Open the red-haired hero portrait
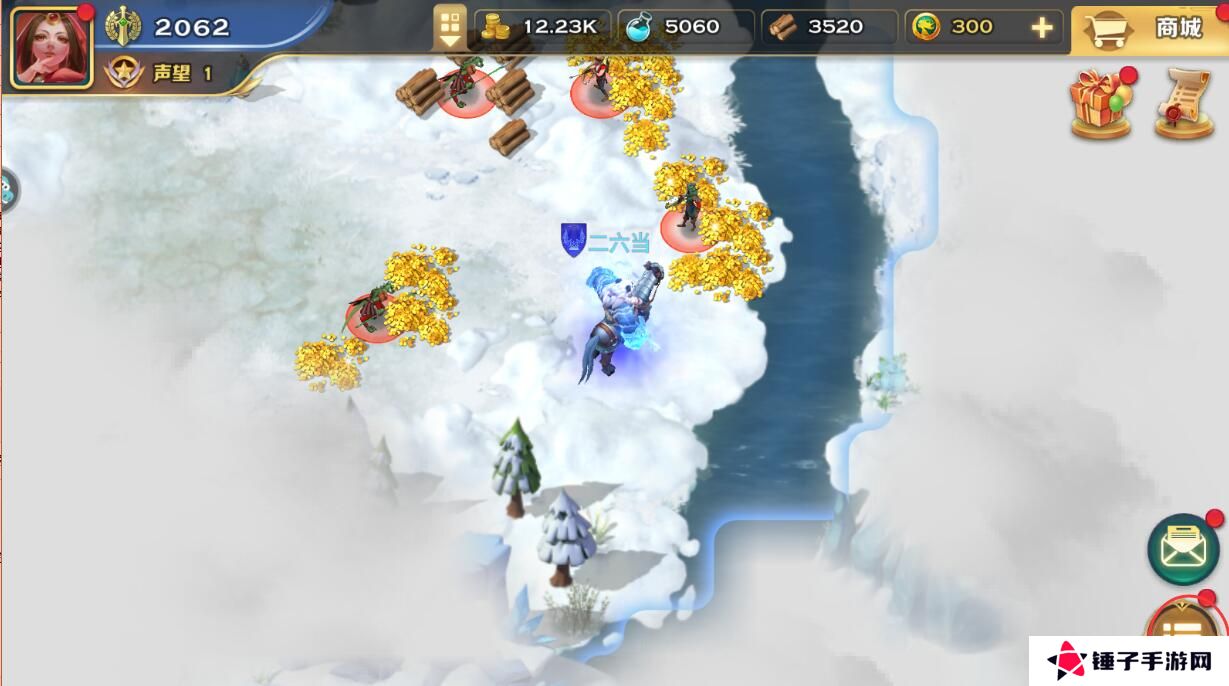 click(52, 46)
